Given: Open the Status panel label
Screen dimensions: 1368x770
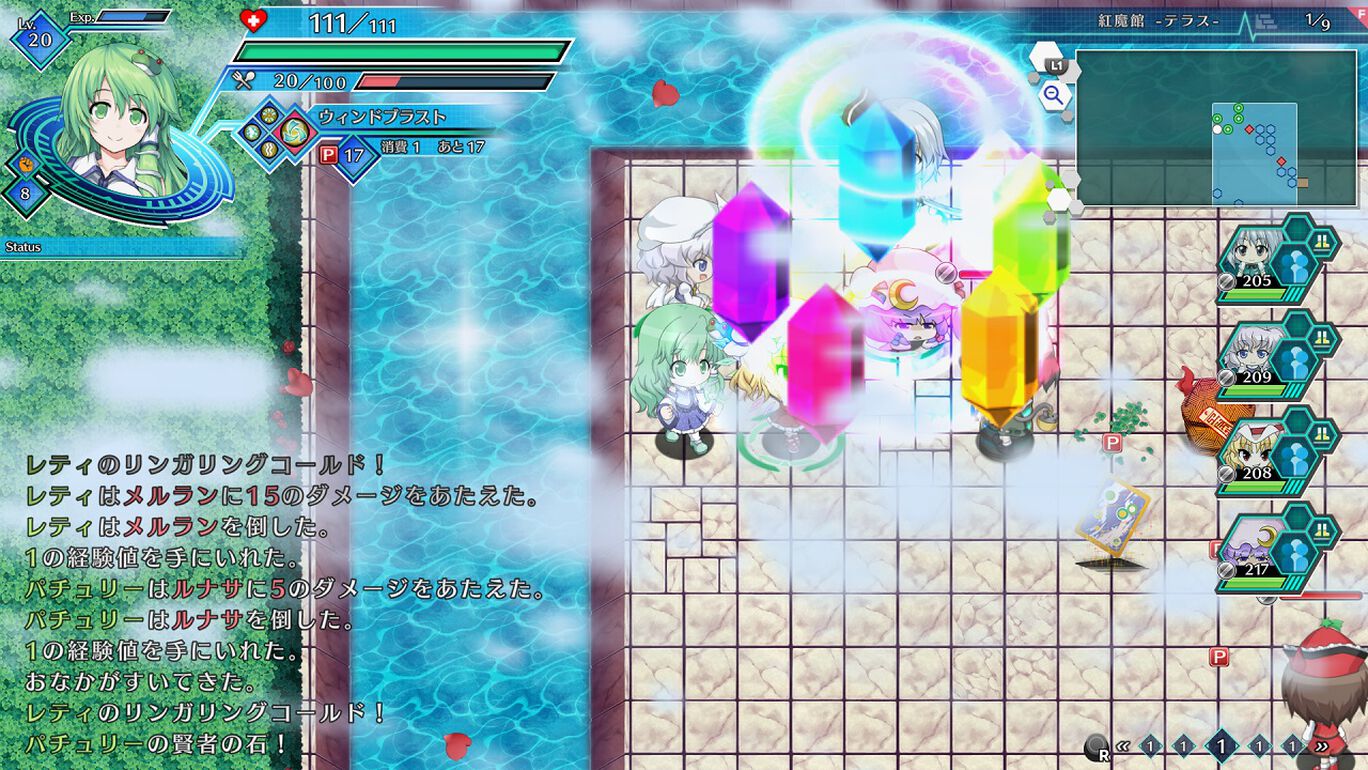Looking at the screenshot, I should tap(22, 244).
